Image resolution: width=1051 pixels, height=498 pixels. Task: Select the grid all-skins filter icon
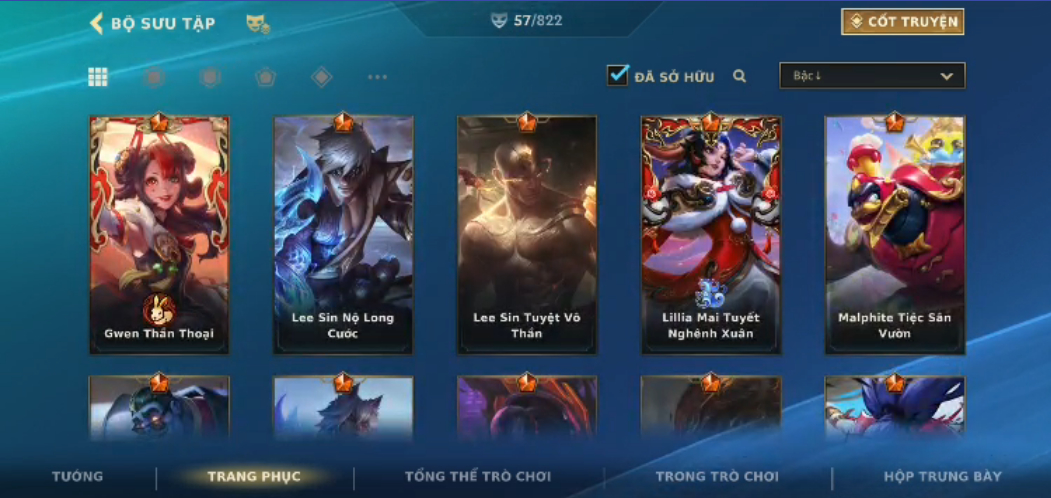coord(98,77)
